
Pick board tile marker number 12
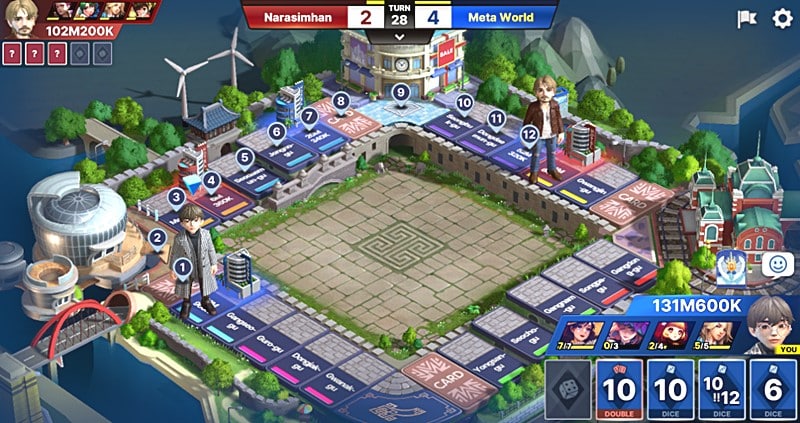coord(530,134)
